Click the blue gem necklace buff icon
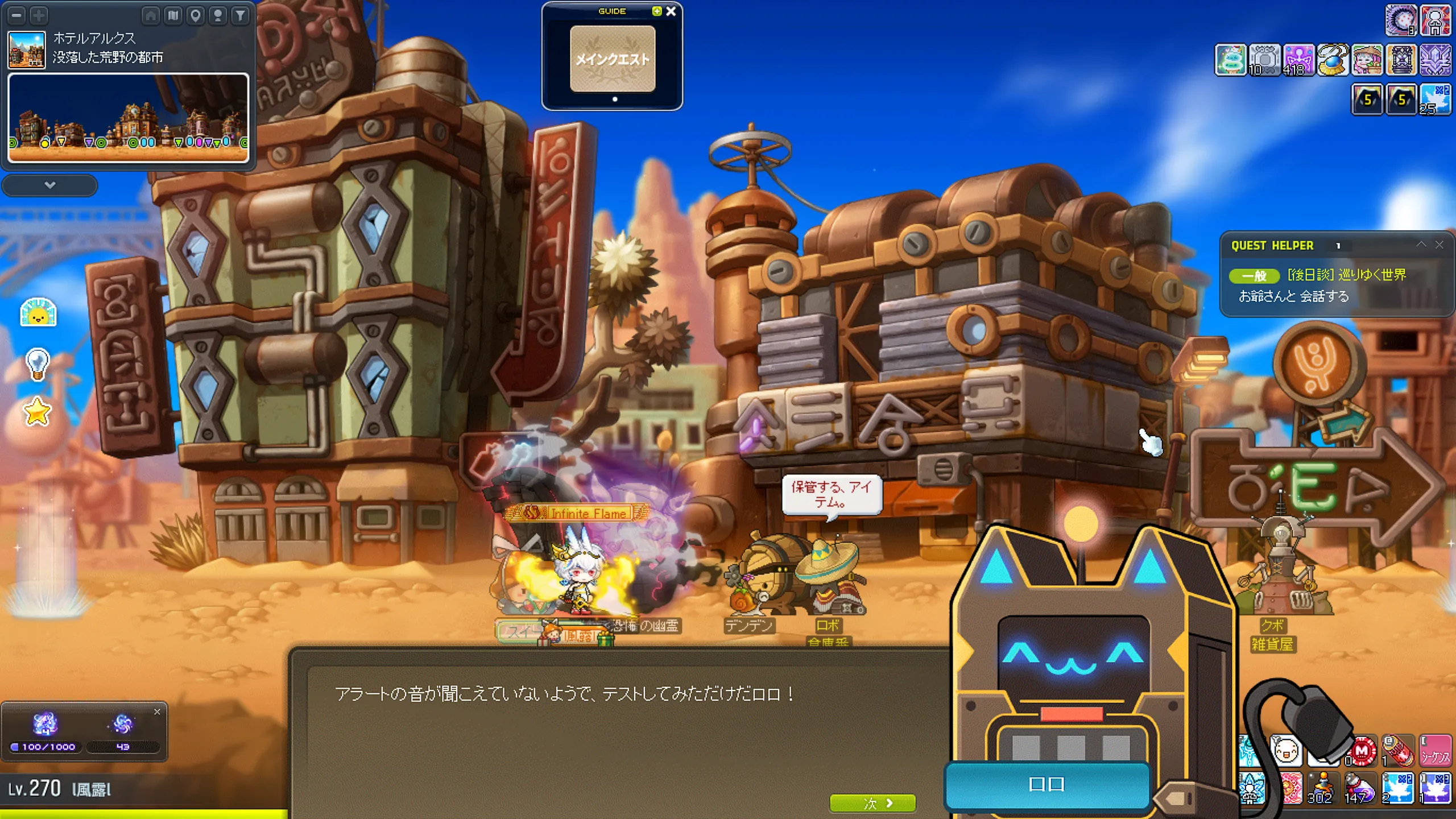 click(x=1333, y=60)
